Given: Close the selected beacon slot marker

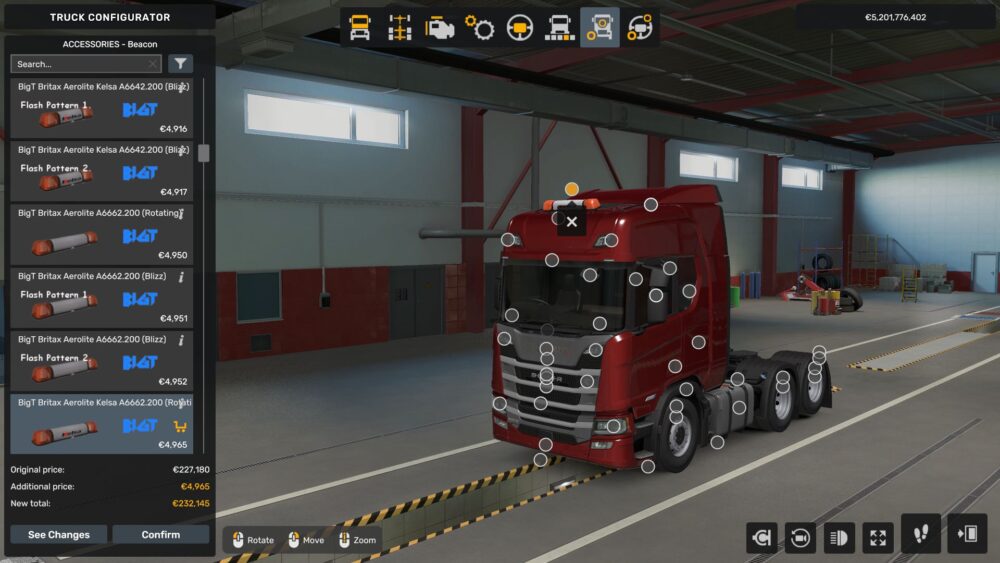Looking at the screenshot, I should 571,222.
